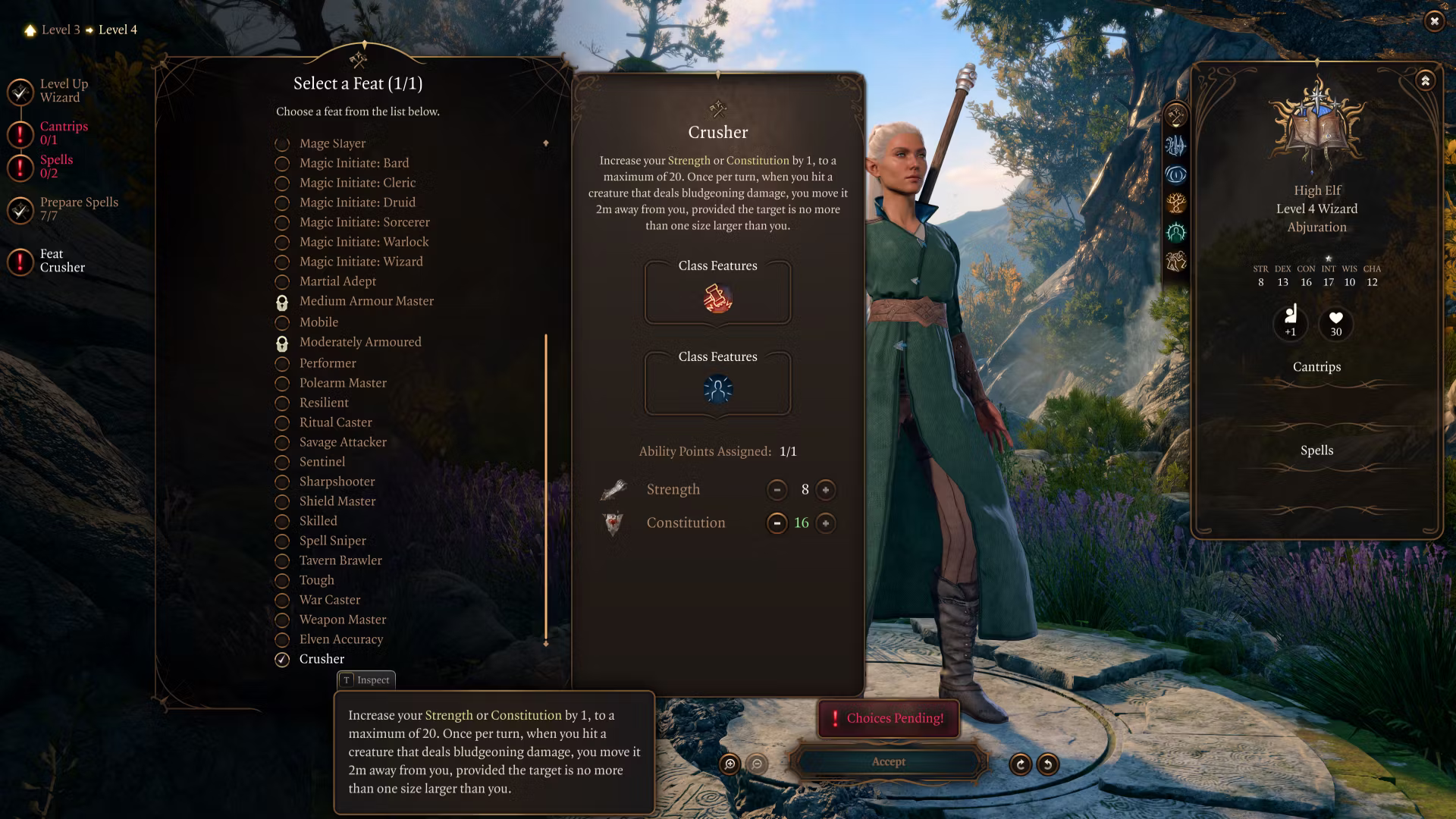Image resolution: width=1456 pixels, height=819 pixels.
Task: Go to the Spells selection step
Action: 55,166
